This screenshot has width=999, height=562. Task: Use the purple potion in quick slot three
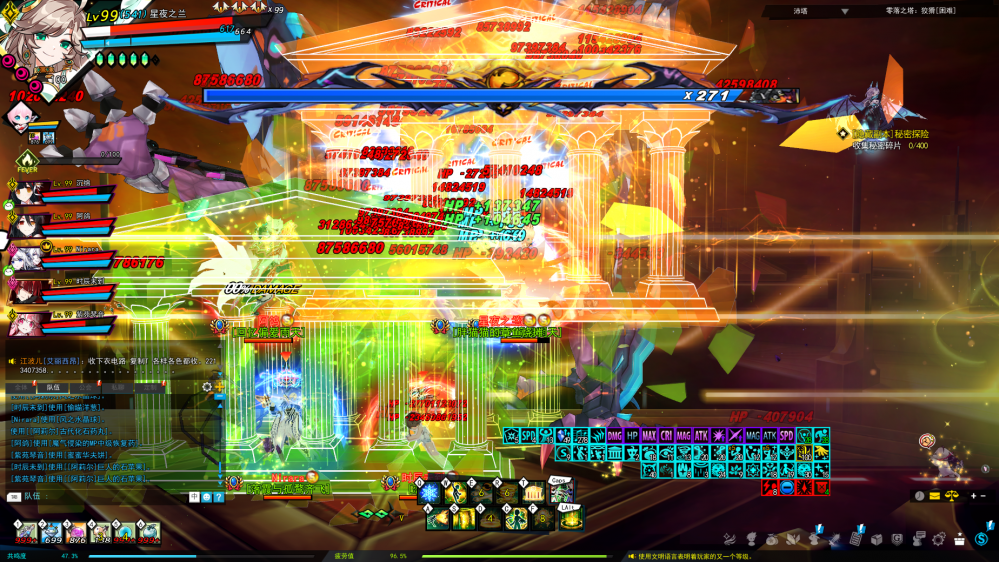tap(76, 533)
